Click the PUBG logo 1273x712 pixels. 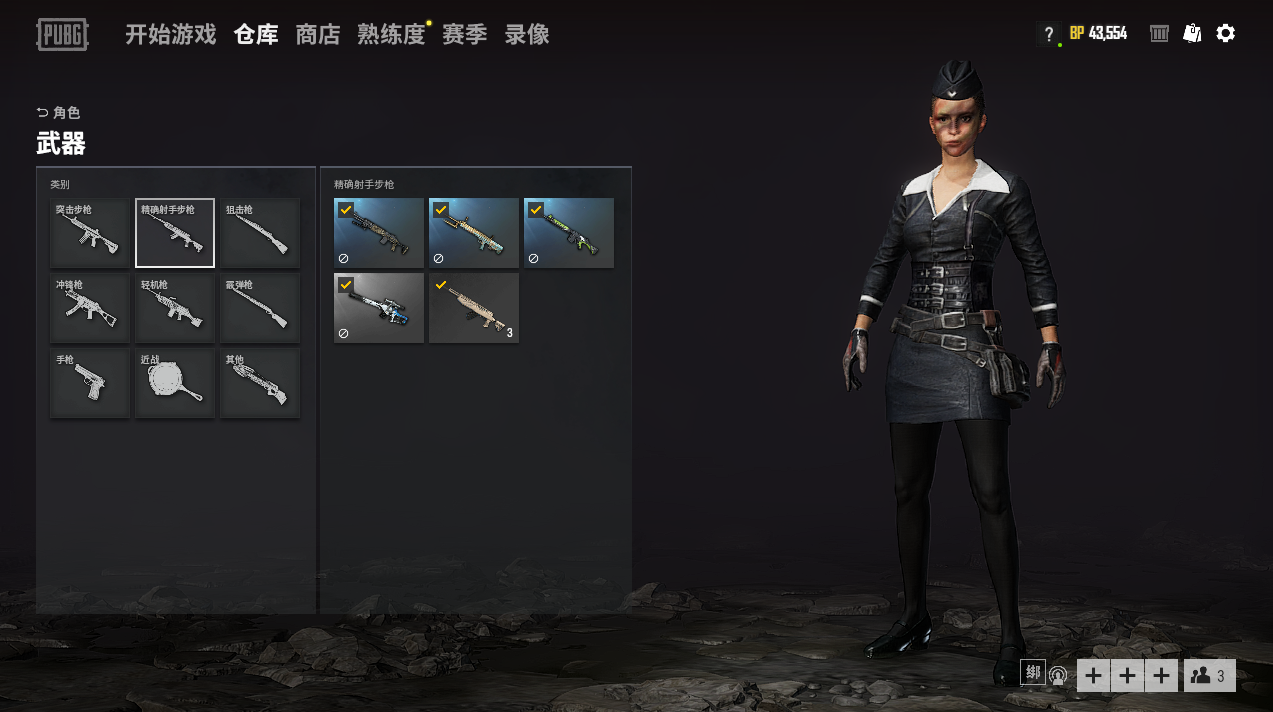click(x=62, y=34)
